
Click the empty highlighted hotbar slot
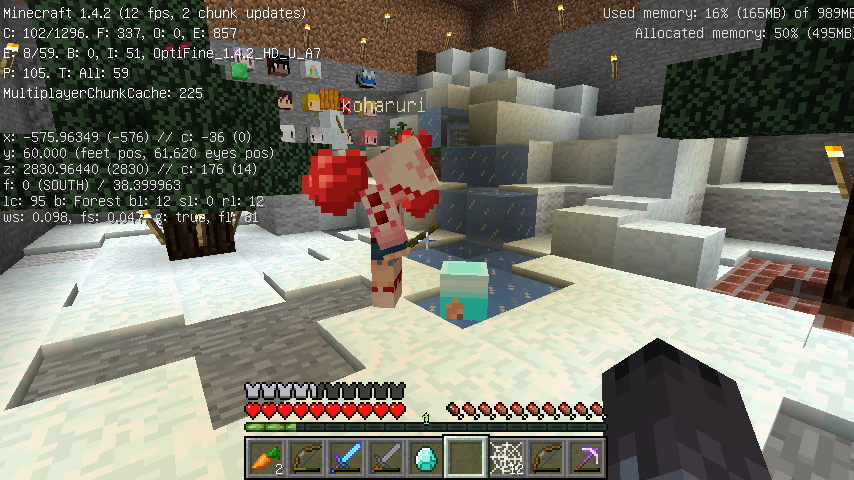click(465, 458)
